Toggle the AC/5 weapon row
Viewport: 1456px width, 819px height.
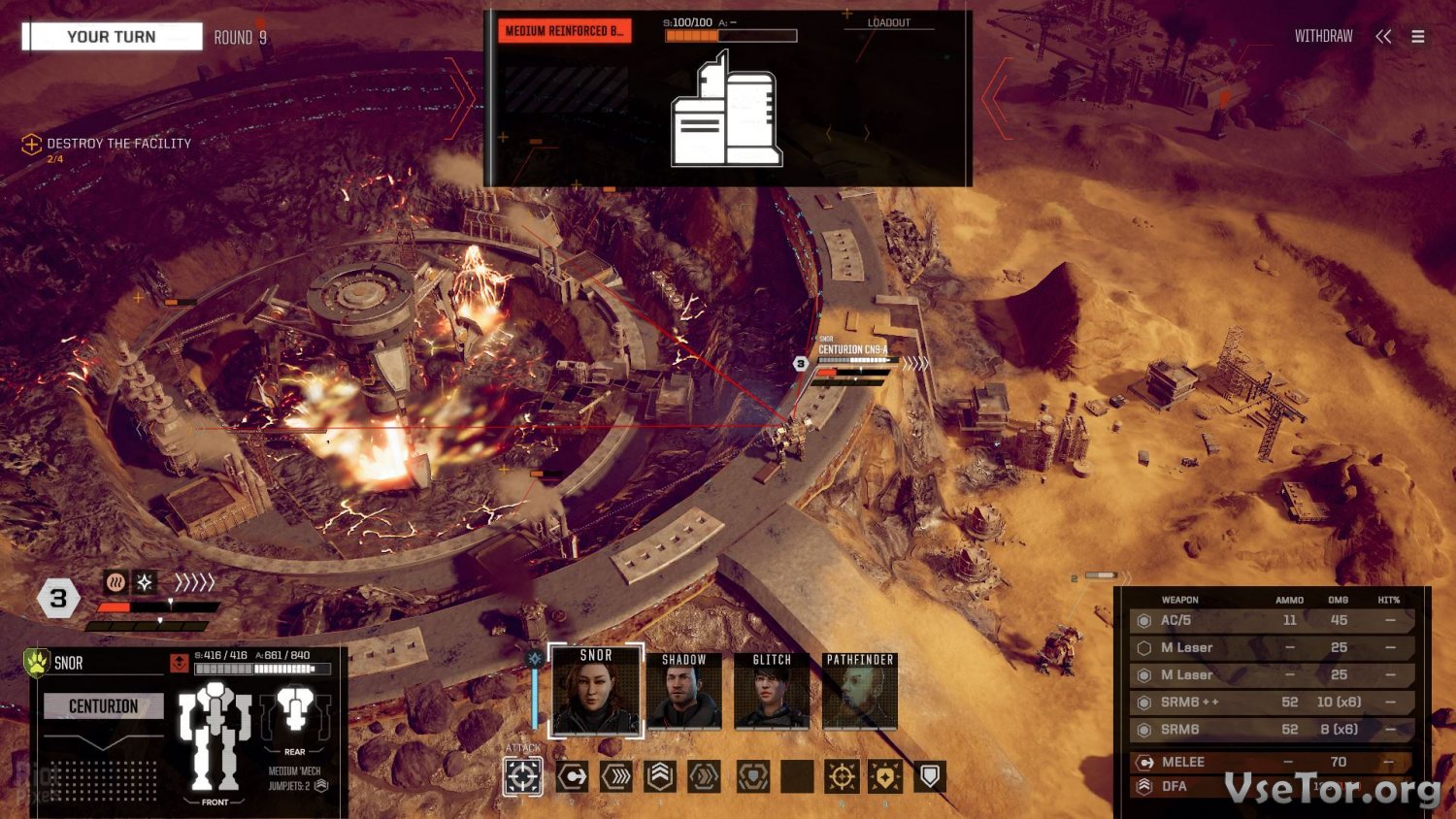tap(1272, 620)
